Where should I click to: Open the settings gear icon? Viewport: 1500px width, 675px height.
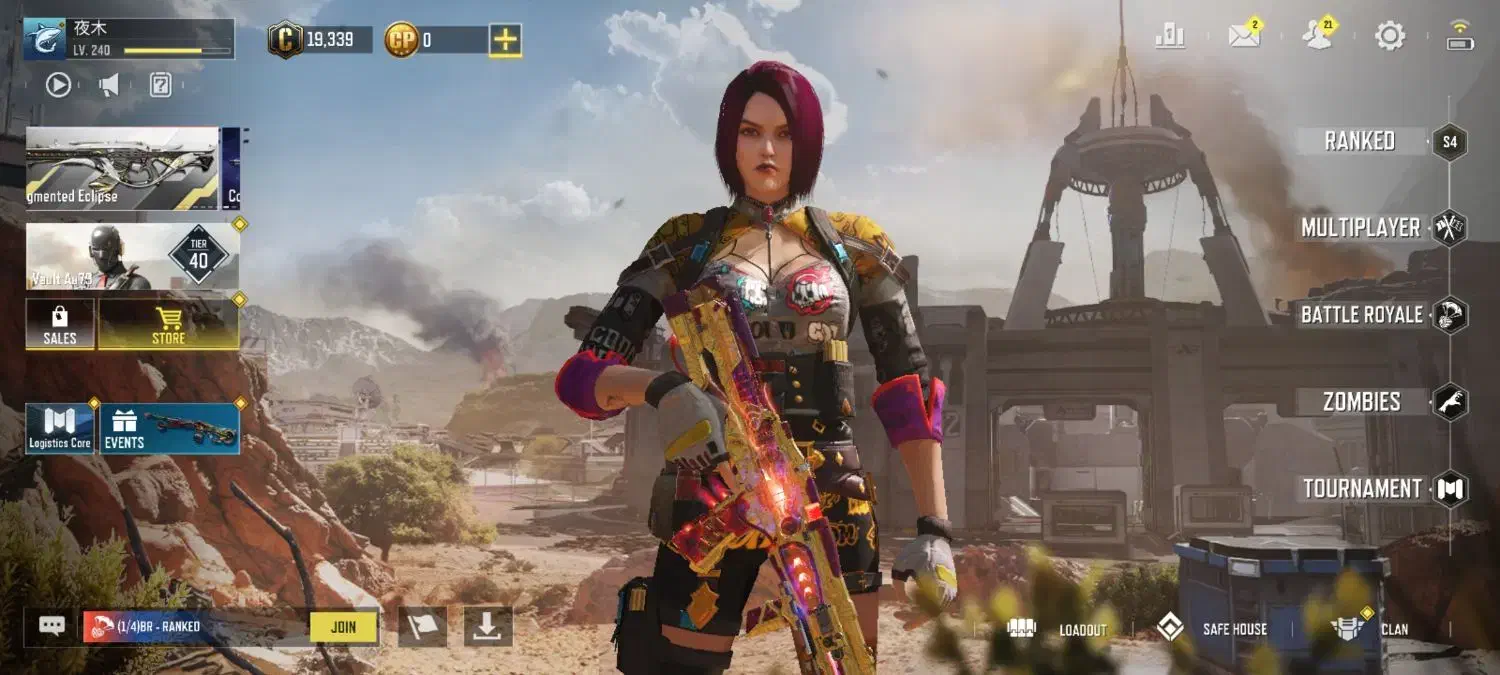tap(1390, 37)
